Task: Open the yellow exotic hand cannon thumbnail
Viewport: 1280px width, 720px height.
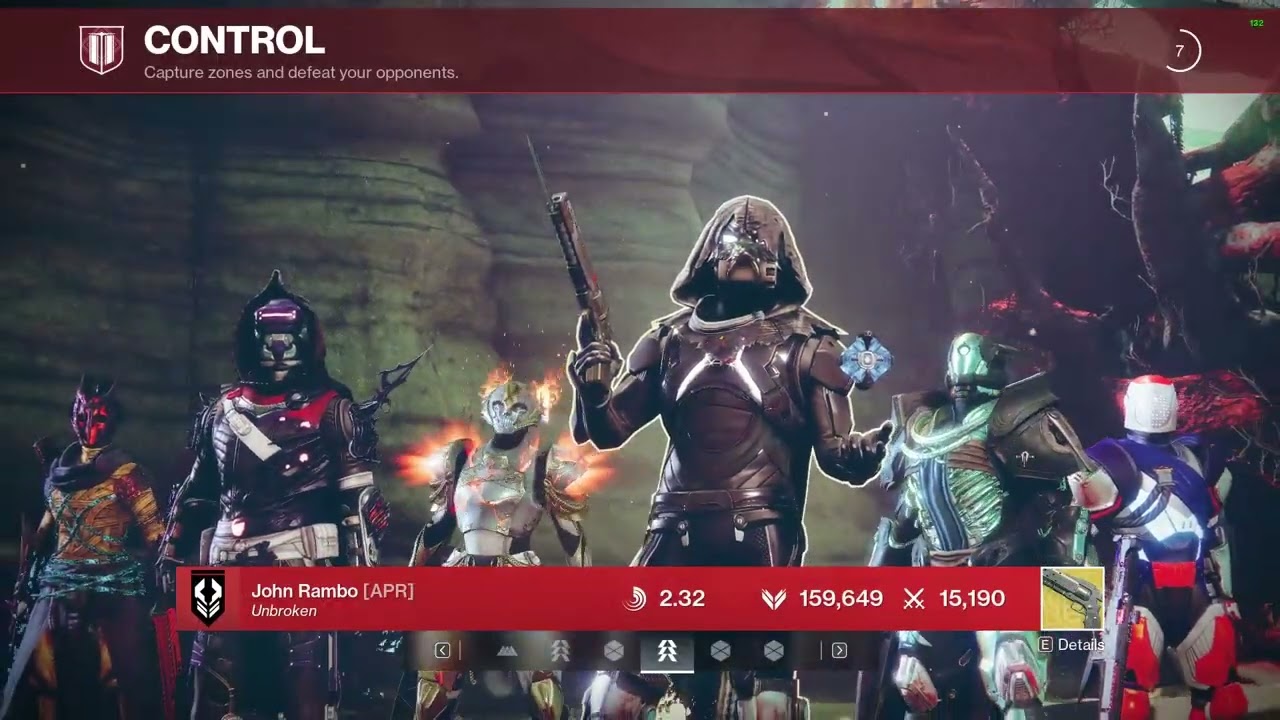Action: coord(1072,599)
